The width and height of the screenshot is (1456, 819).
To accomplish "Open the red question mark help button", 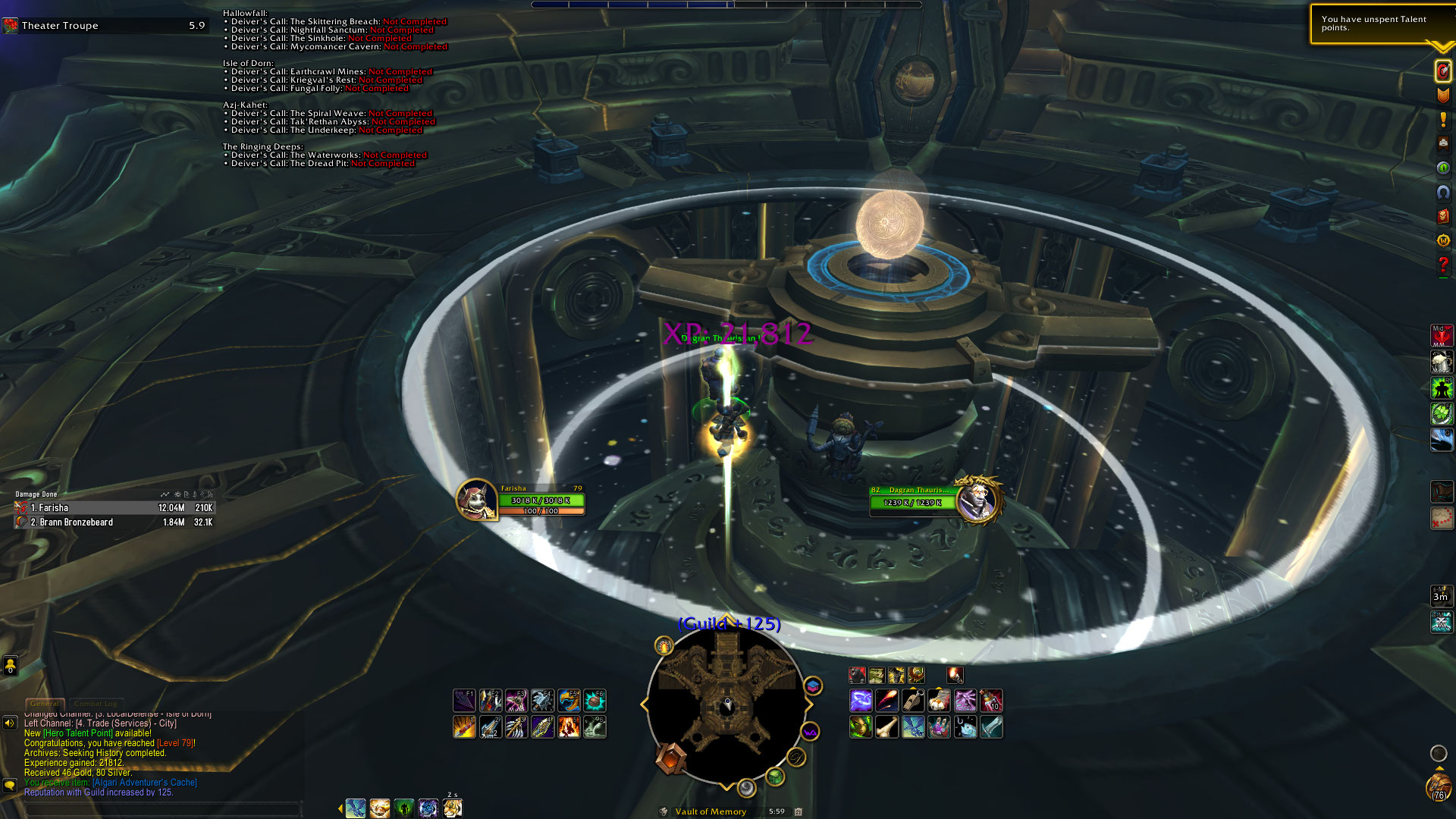I will click(x=1442, y=265).
